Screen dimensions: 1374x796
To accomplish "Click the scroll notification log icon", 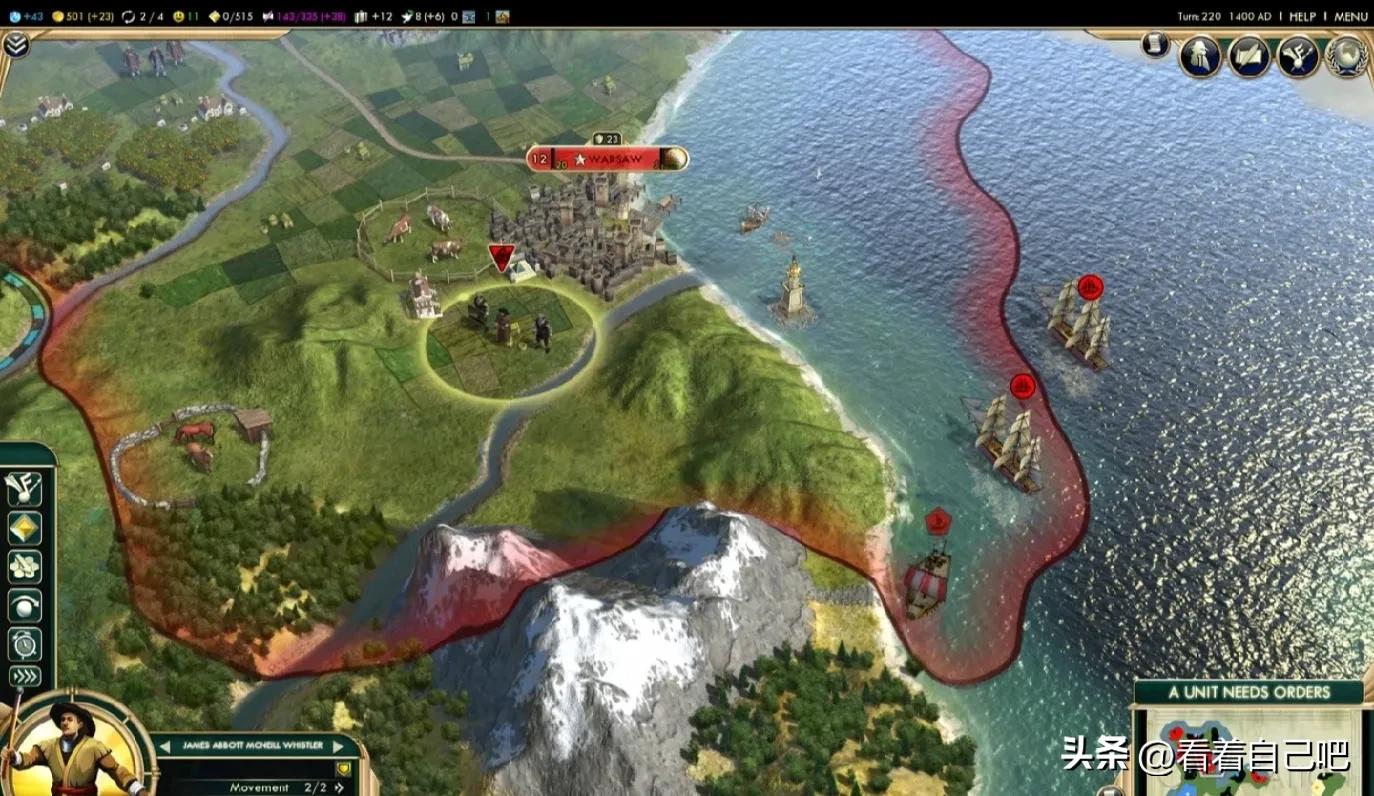I will [1155, 45].
